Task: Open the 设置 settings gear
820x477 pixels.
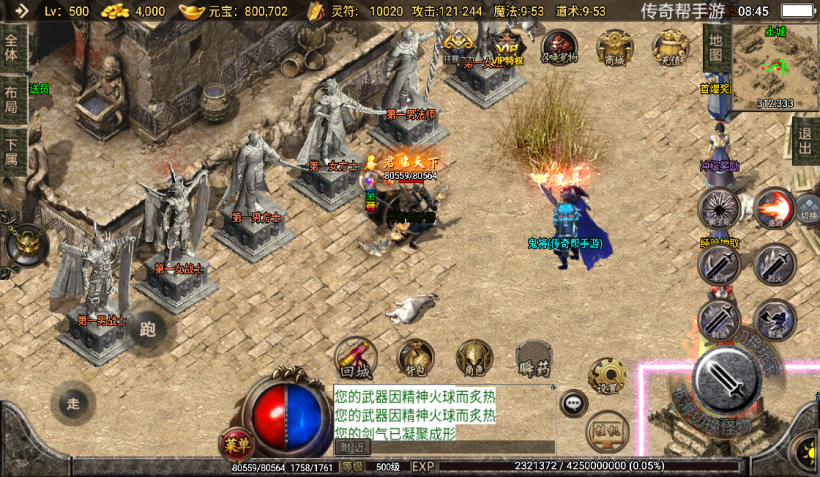Action: tap(606, 376)
